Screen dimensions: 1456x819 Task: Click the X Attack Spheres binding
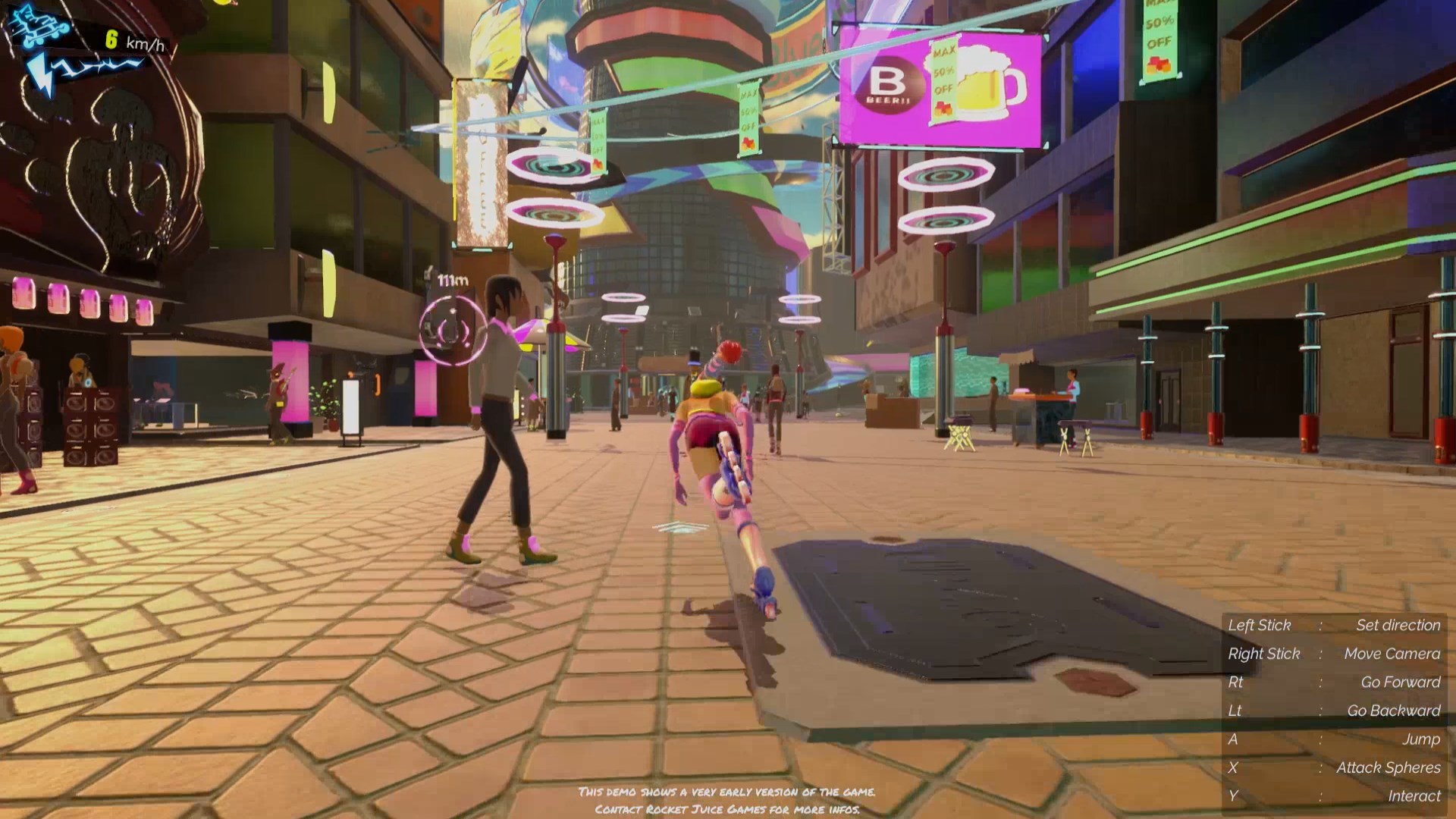click(1335, 767)
